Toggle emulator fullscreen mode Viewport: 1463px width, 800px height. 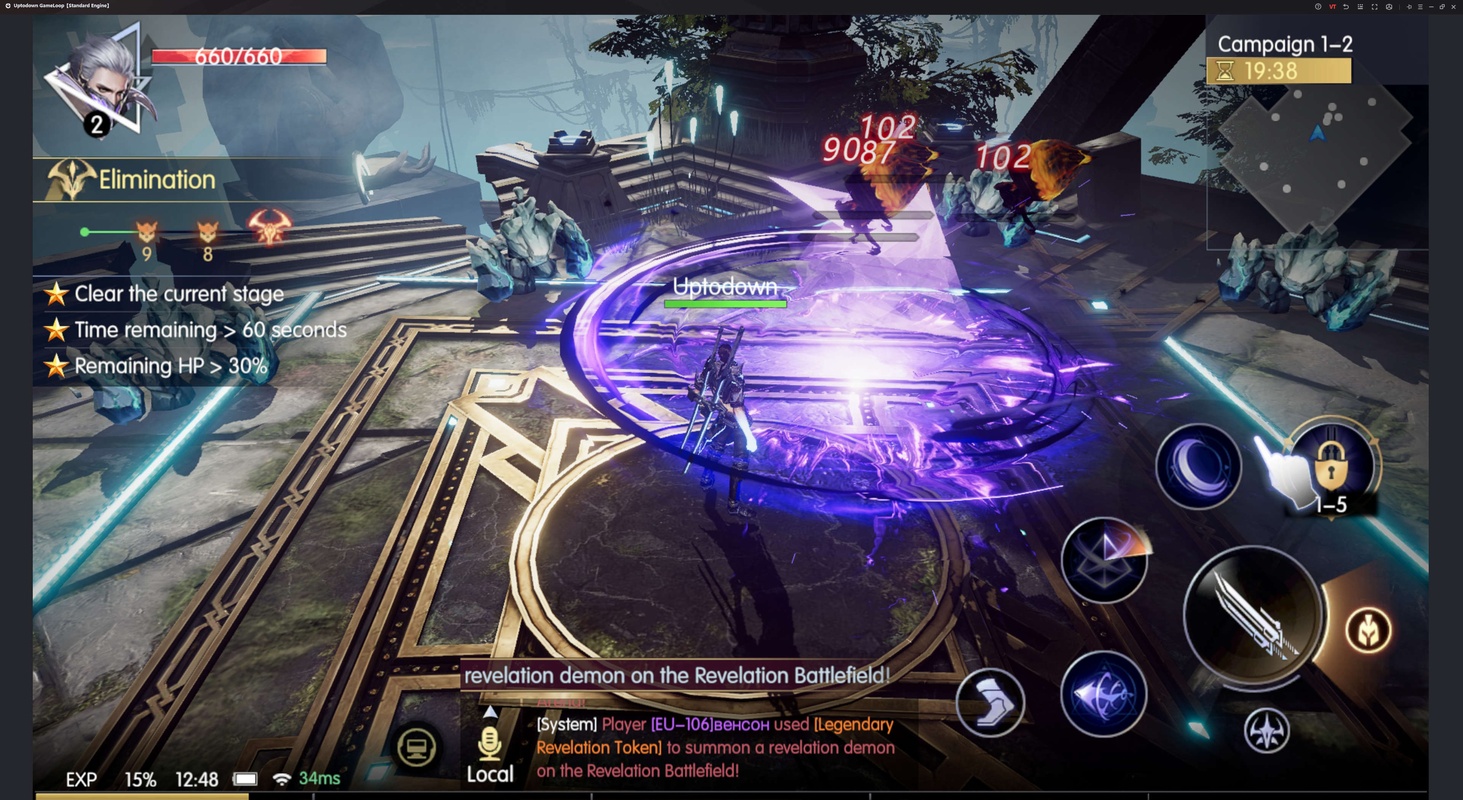click(1374, 7)
